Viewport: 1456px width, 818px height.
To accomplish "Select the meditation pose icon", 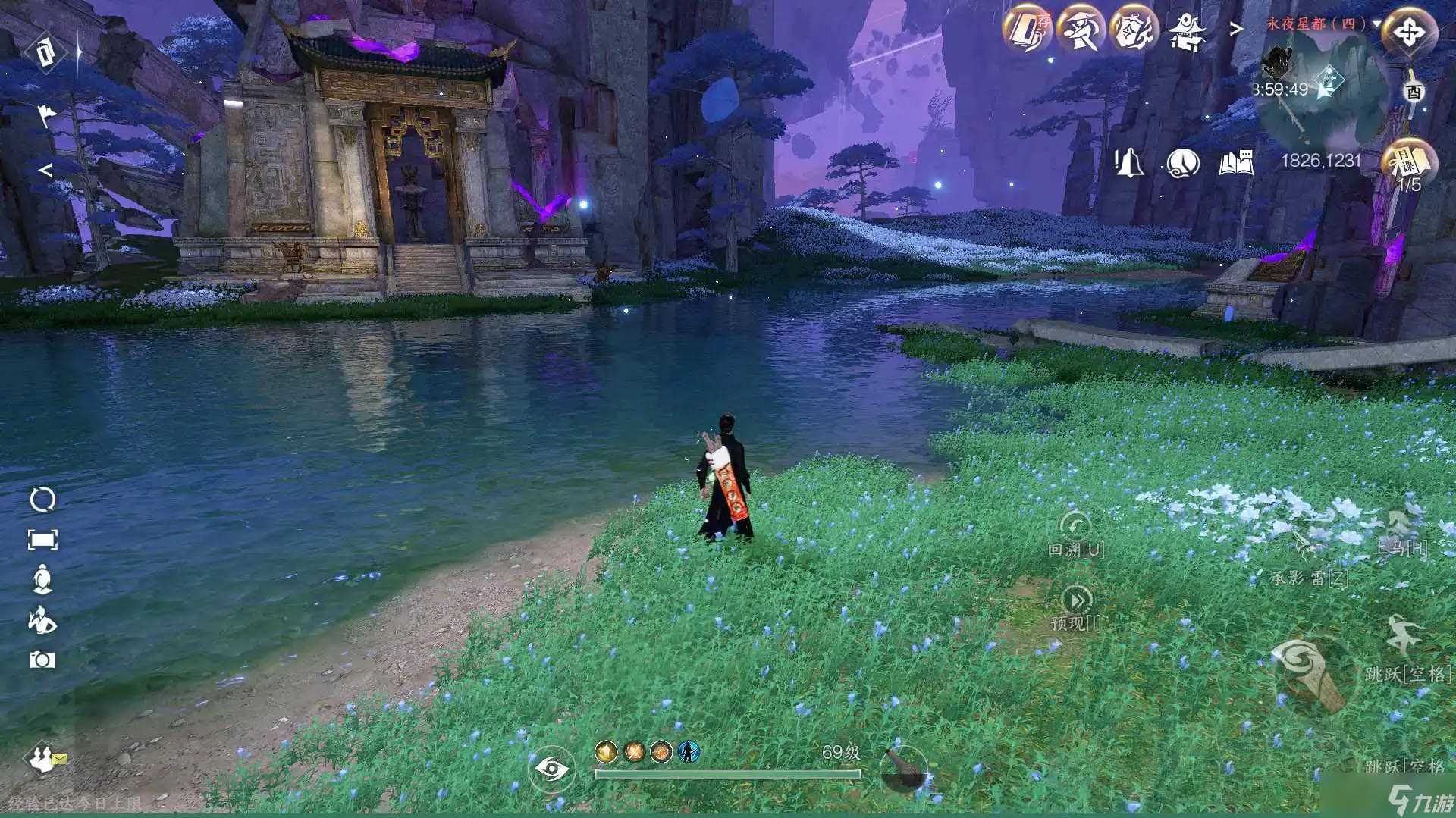I will tap(42, 579).
